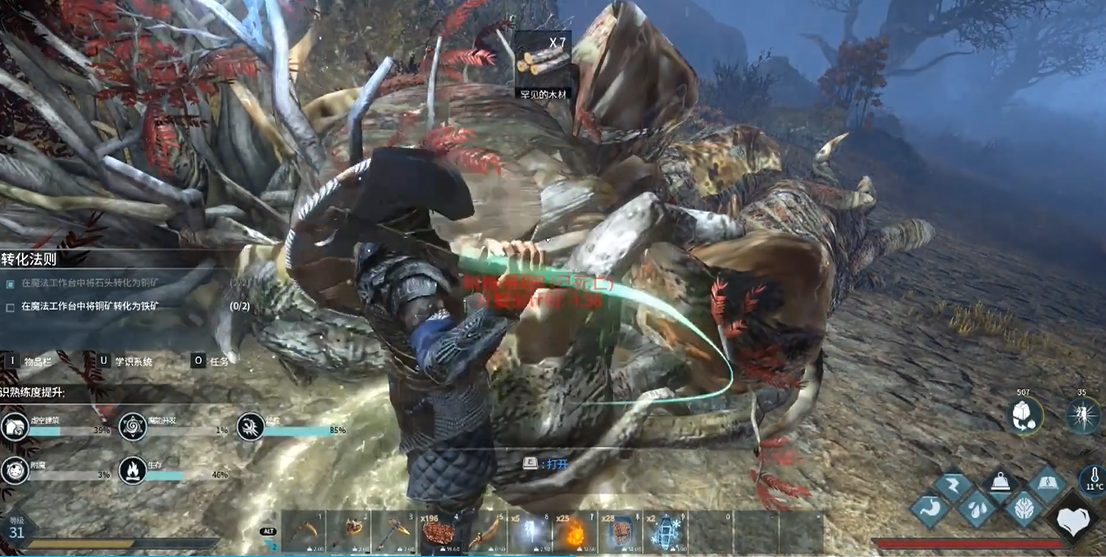Select the orange fire item with x25
This screenshot has height=557, width=1106.
(x=576, y=531)
